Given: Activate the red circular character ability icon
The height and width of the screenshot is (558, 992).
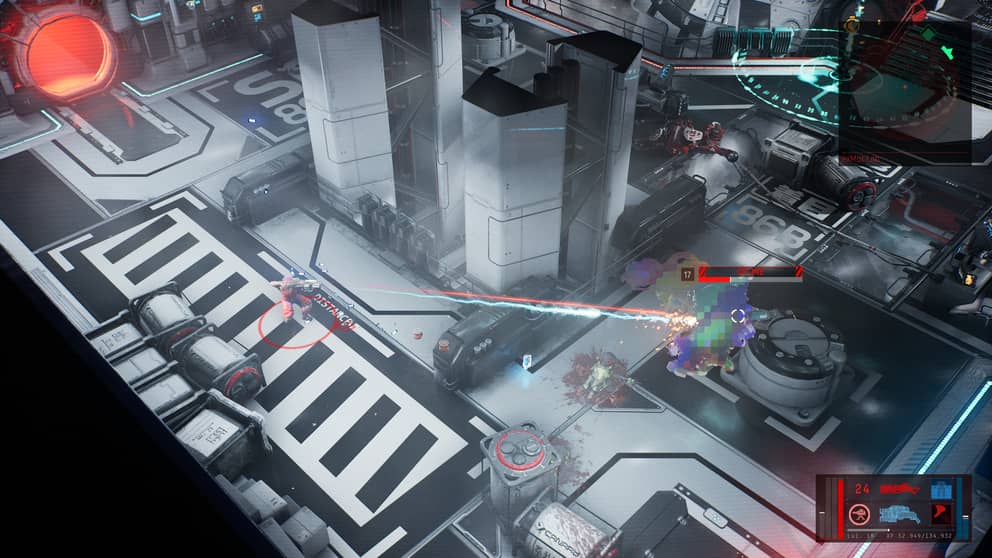Looking at the screenshot, I should point(859,514).
